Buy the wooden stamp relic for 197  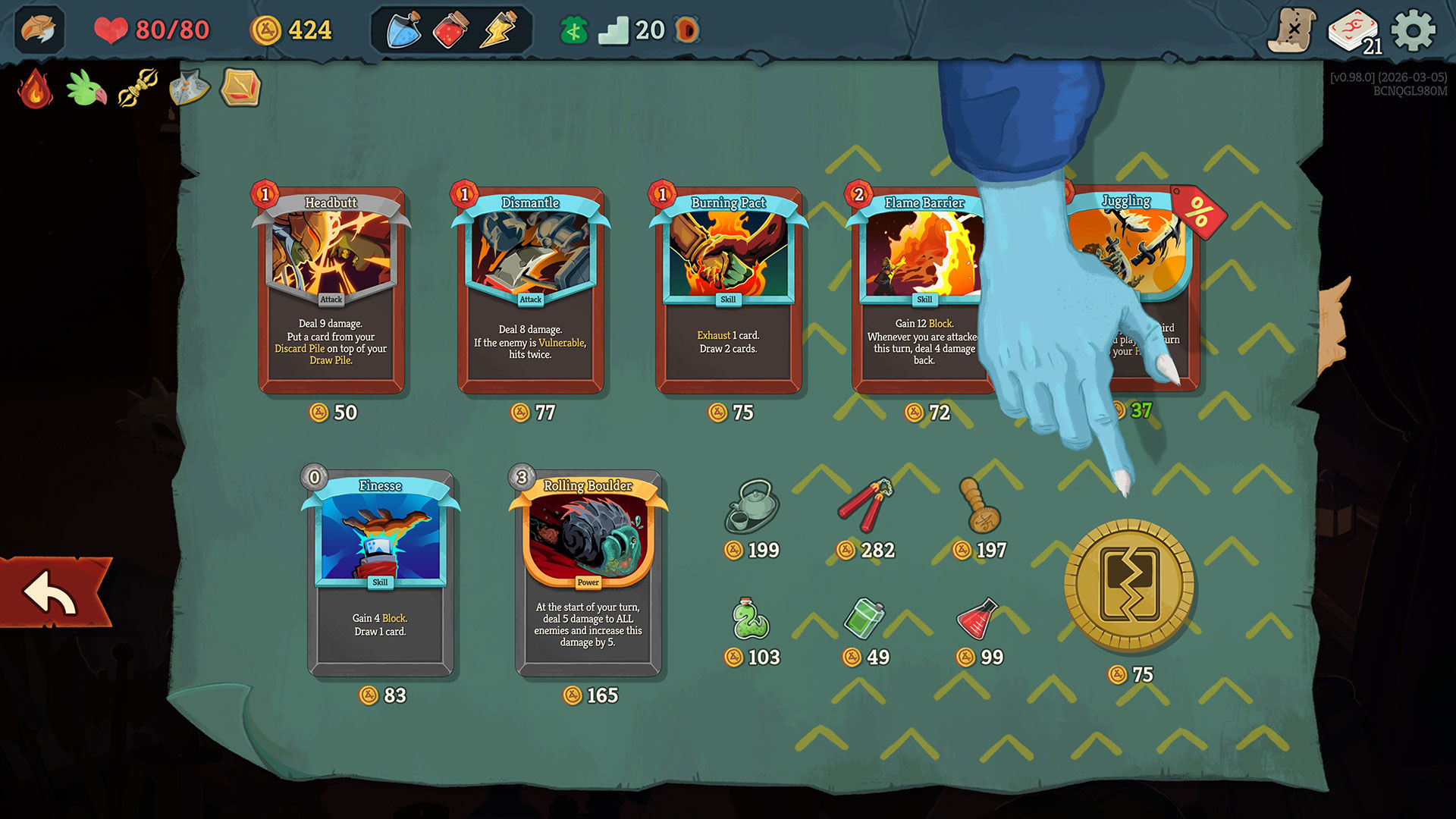click(x=979, y=505)
